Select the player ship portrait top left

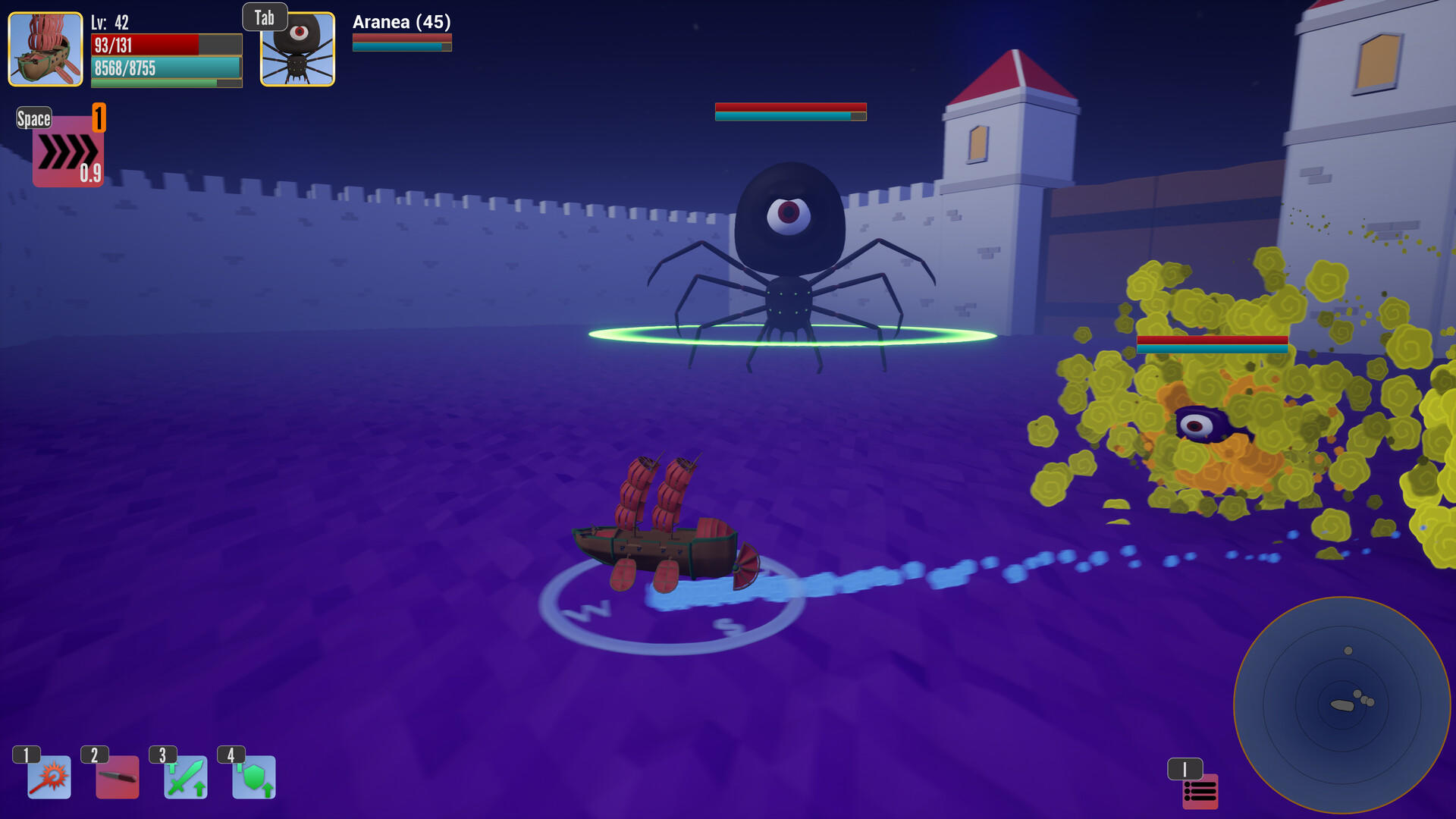[x=45, y=48]
